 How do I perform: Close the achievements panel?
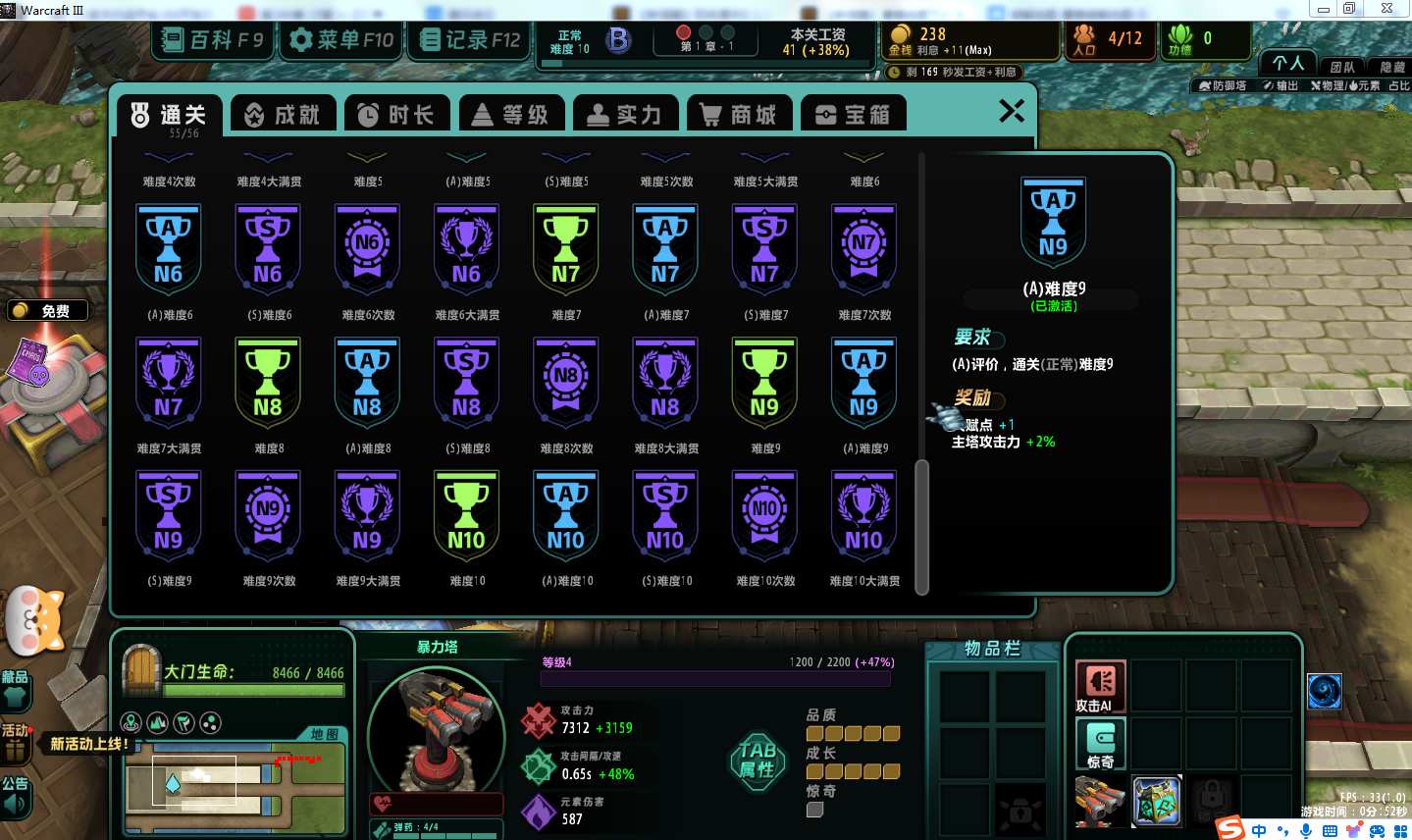point(1012,111)
